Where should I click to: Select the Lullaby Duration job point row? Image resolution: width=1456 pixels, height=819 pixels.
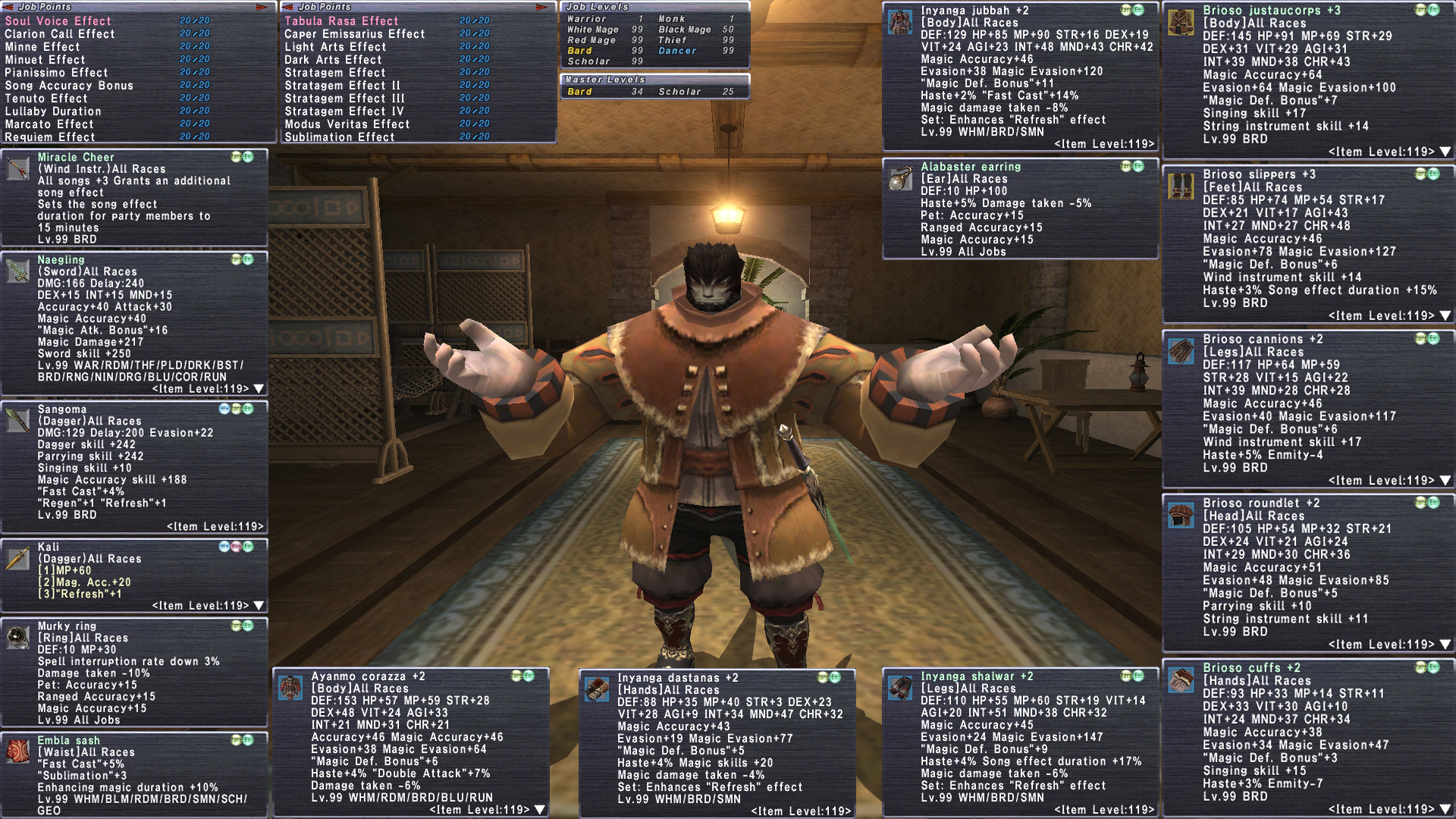coord(53,111)
